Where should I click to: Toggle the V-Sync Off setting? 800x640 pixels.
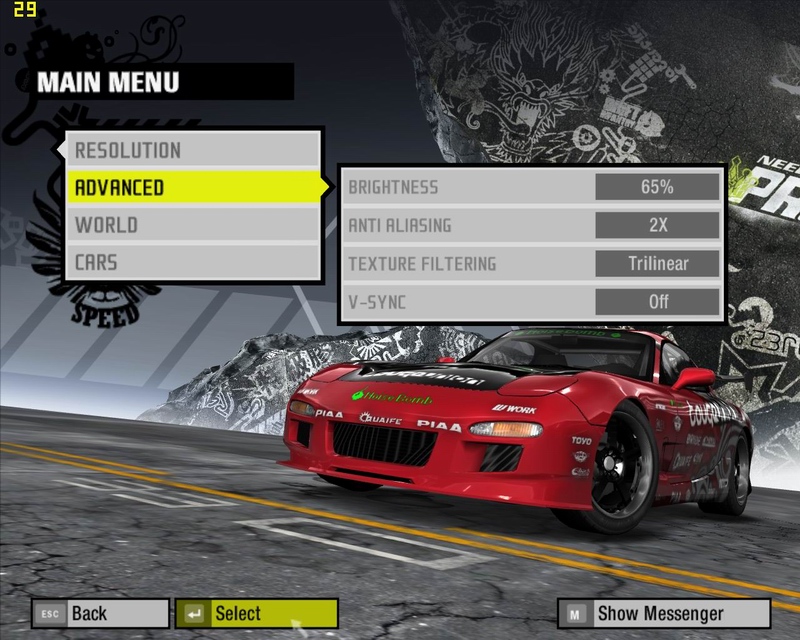click(x=657, y=301)
